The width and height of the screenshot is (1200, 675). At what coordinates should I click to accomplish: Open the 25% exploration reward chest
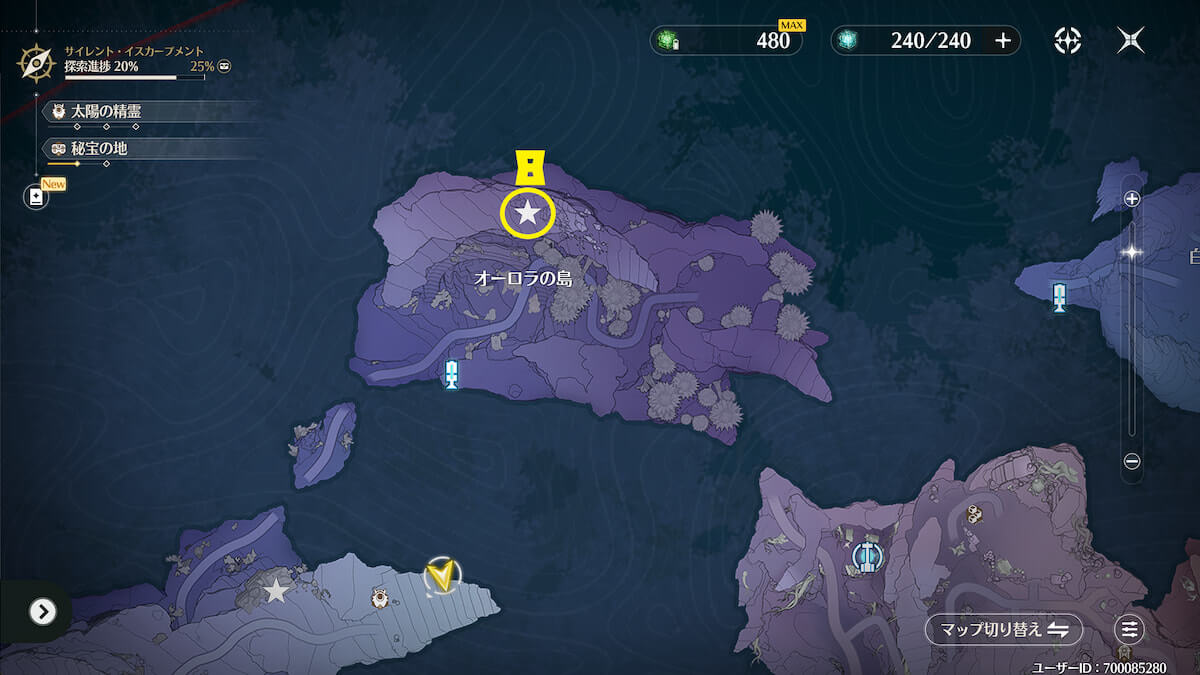click(x=225, y=67)
